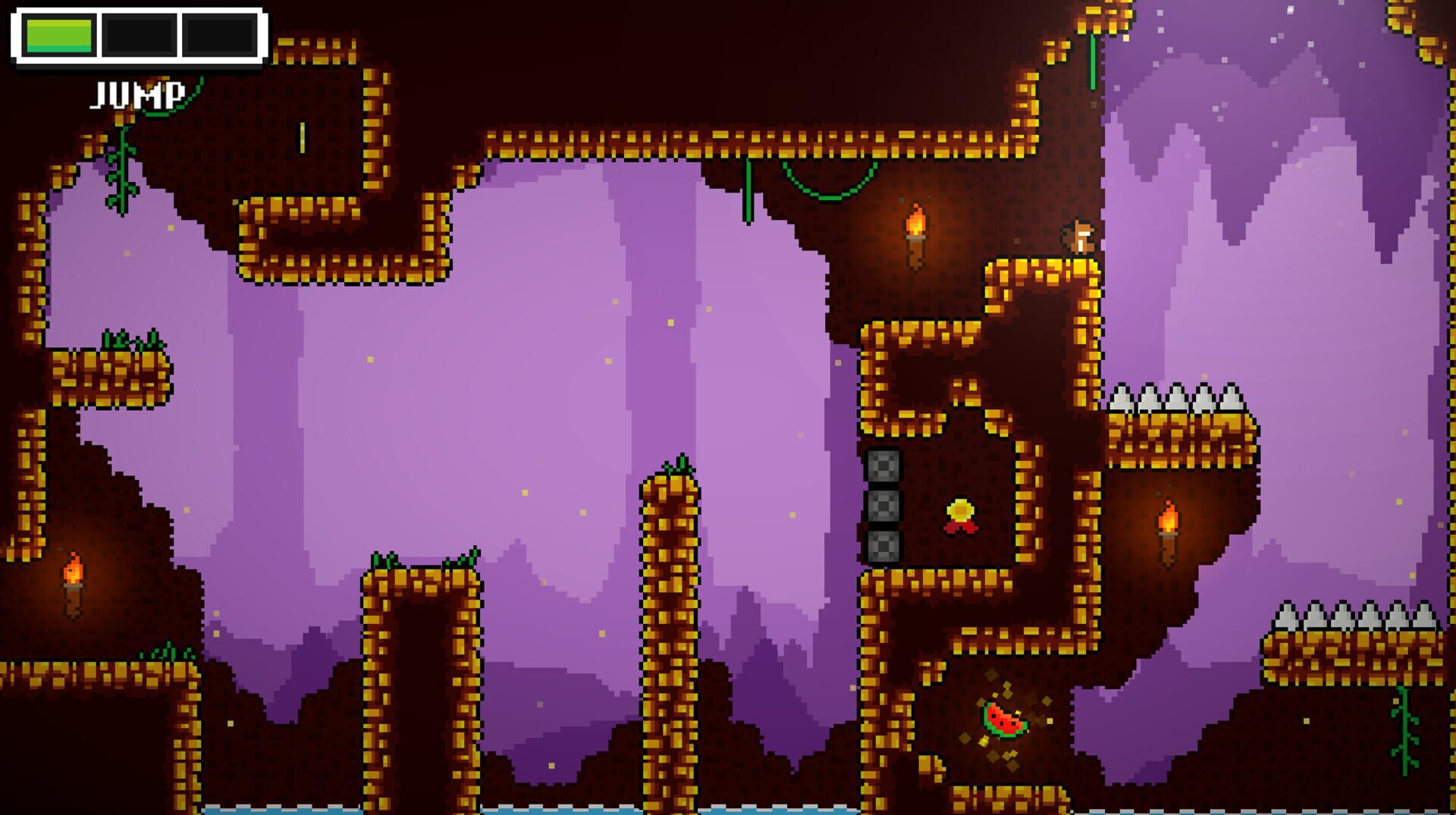
Task: Click the first filled segment of the jump meter
Action: point(59,33)
